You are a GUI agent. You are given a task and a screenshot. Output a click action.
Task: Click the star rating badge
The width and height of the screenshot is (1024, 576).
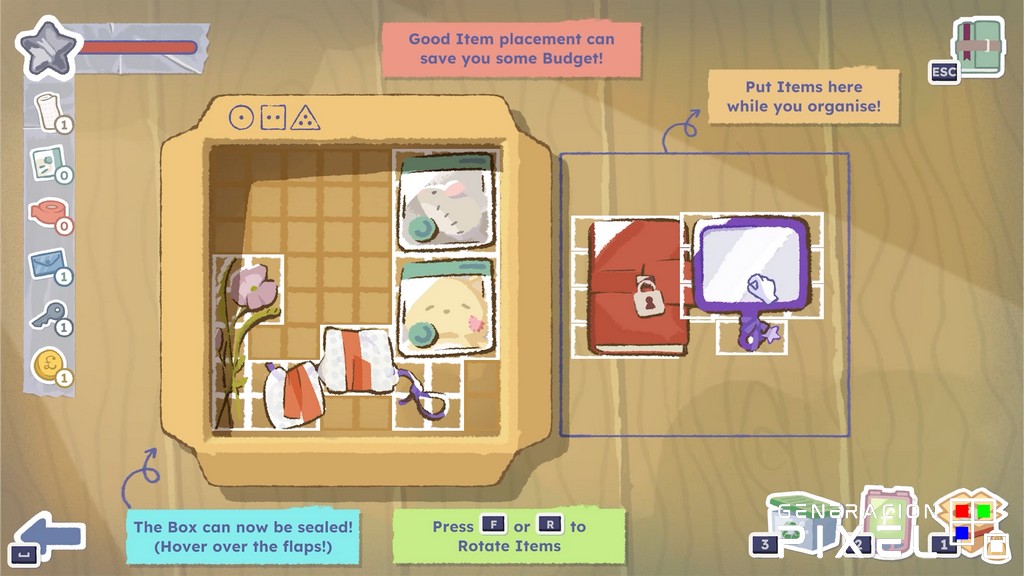46,48
